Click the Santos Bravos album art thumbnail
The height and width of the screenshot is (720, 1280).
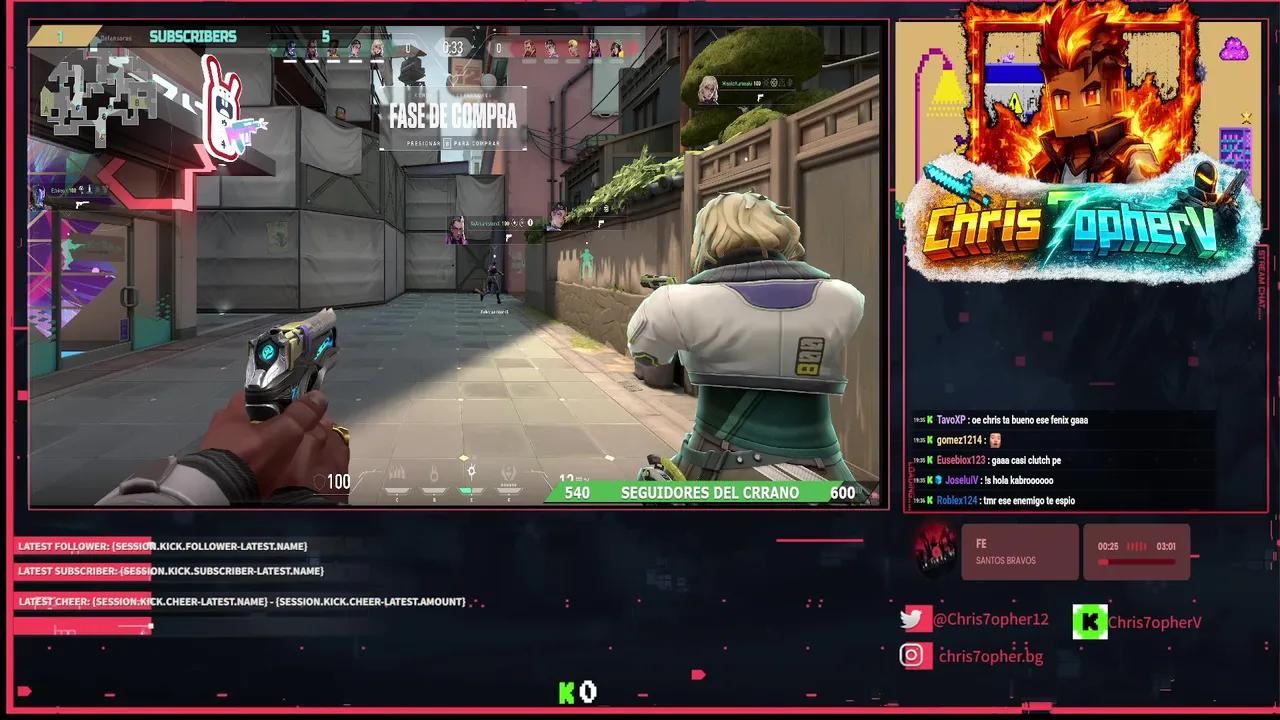tap(938, 551)
